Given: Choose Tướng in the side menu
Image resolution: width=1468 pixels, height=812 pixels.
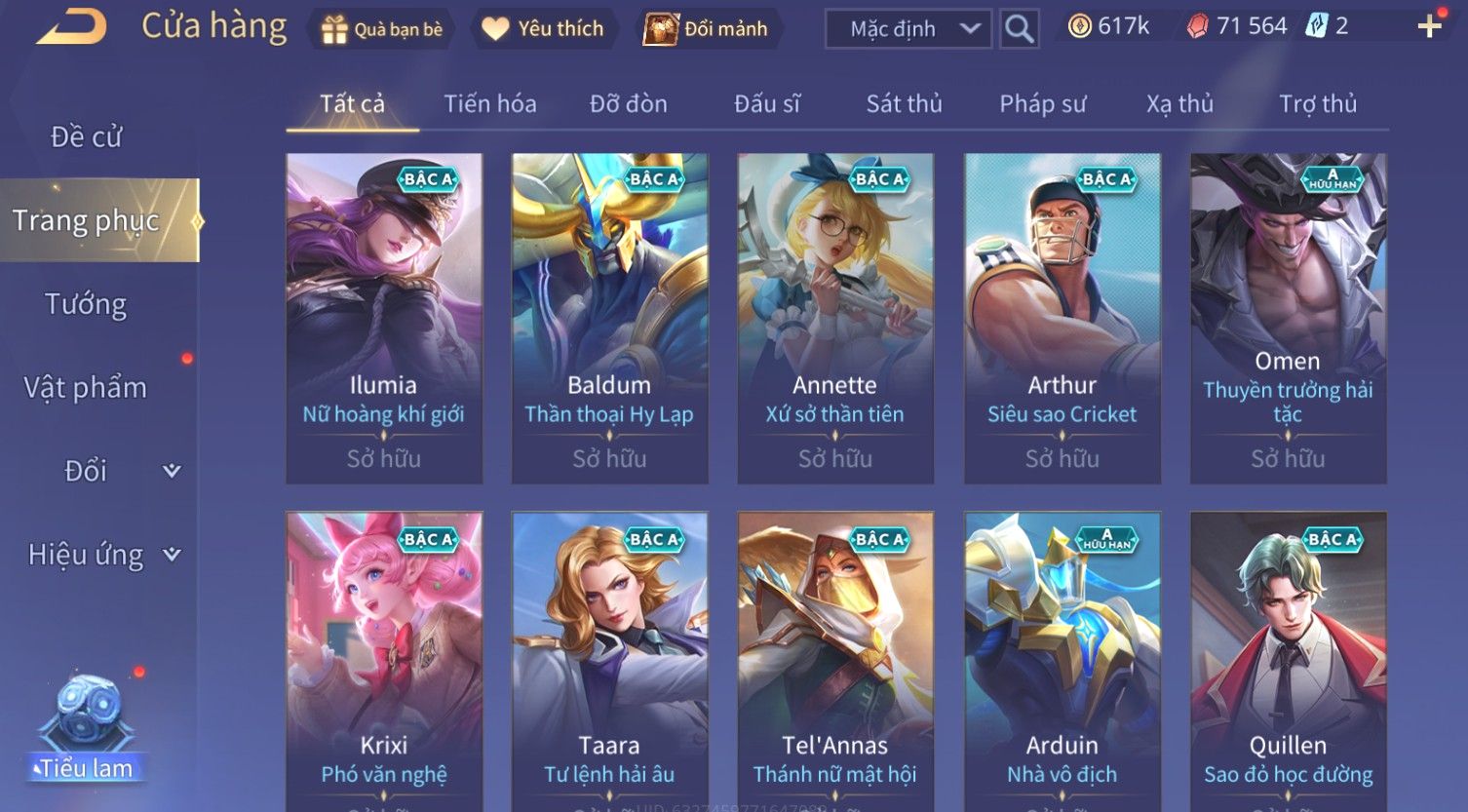Looking at the screenshot, I should coord(86,305).
